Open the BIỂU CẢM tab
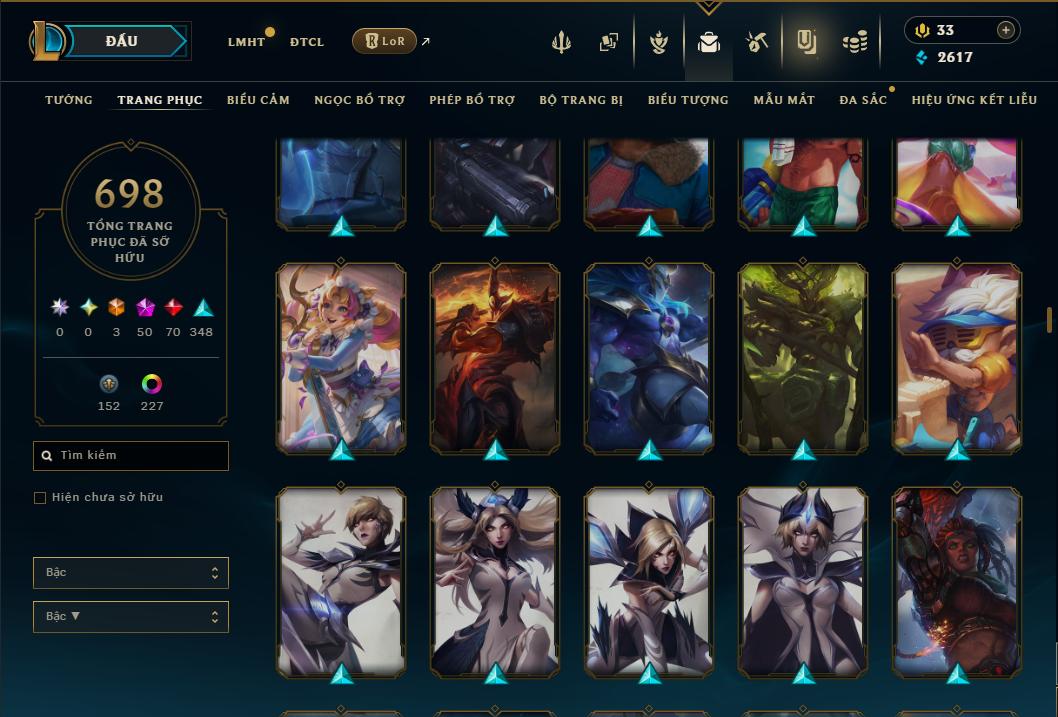 click(258, 100)
